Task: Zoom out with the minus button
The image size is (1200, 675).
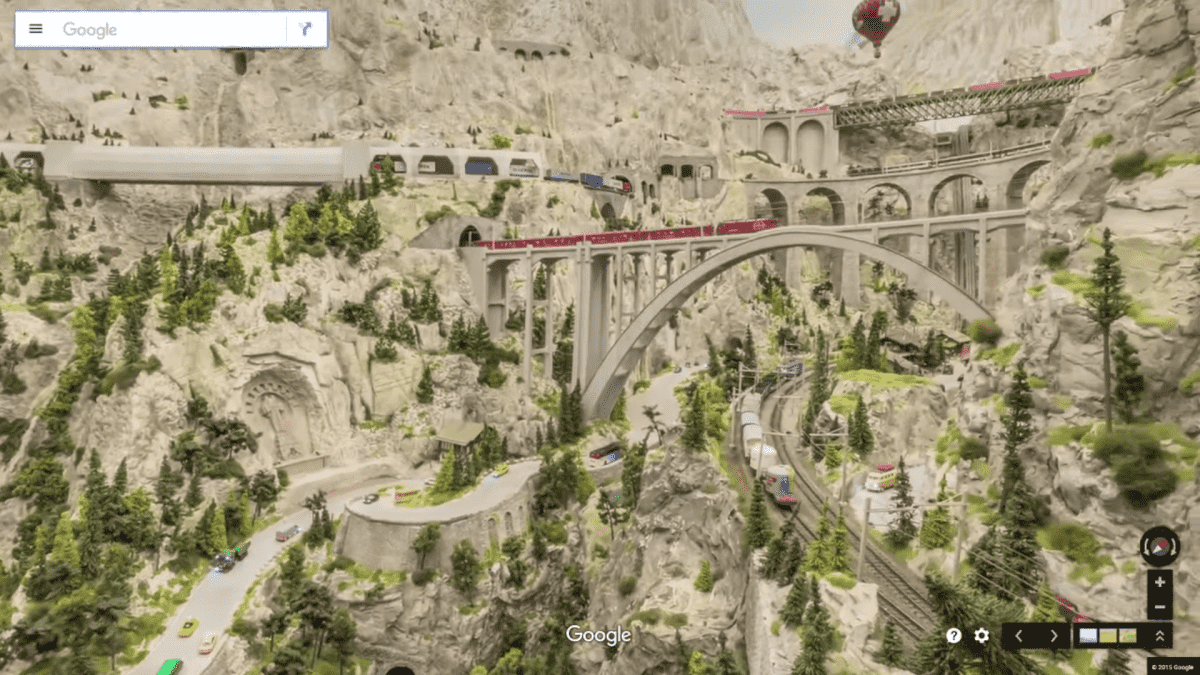Action: 1159,606
